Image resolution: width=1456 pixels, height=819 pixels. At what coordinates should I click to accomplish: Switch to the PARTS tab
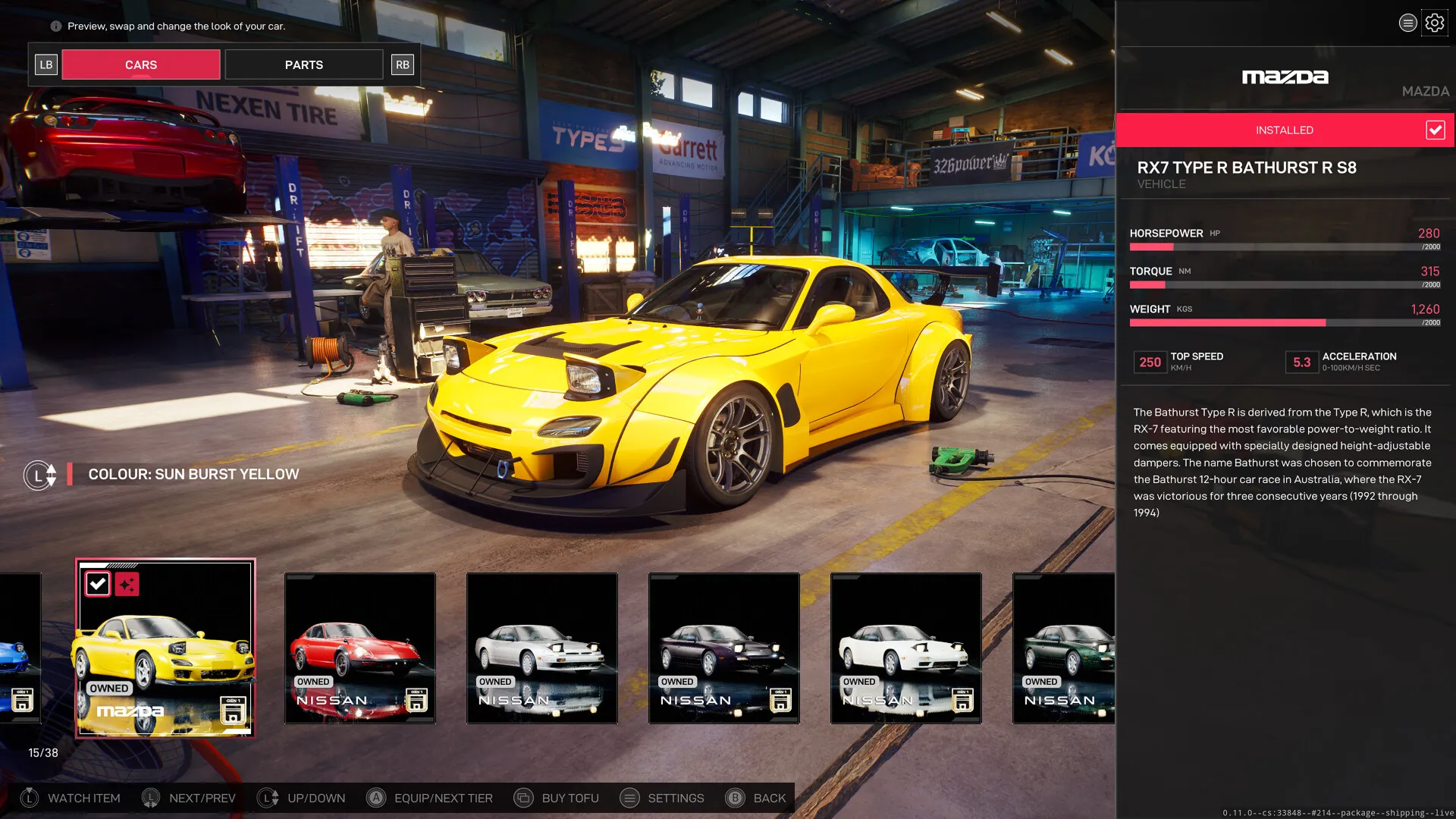(303, 65)
